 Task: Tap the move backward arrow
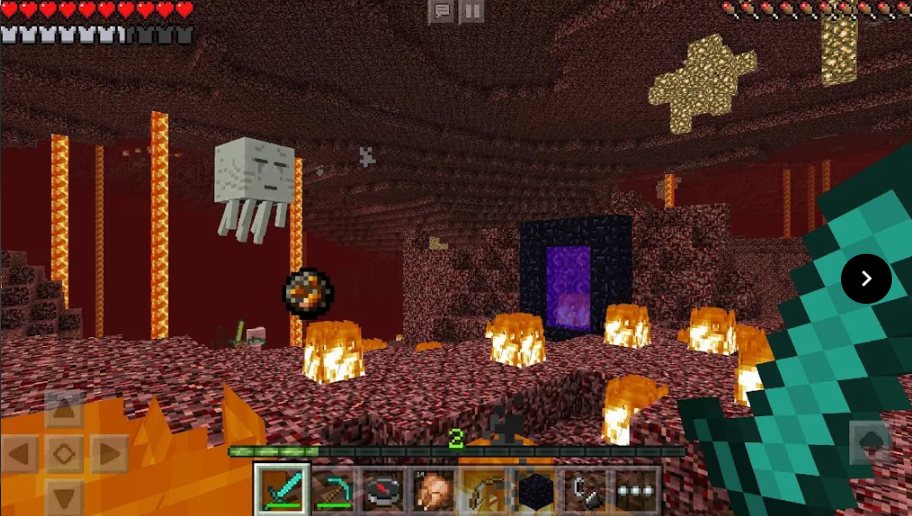(x=63, y=497)
